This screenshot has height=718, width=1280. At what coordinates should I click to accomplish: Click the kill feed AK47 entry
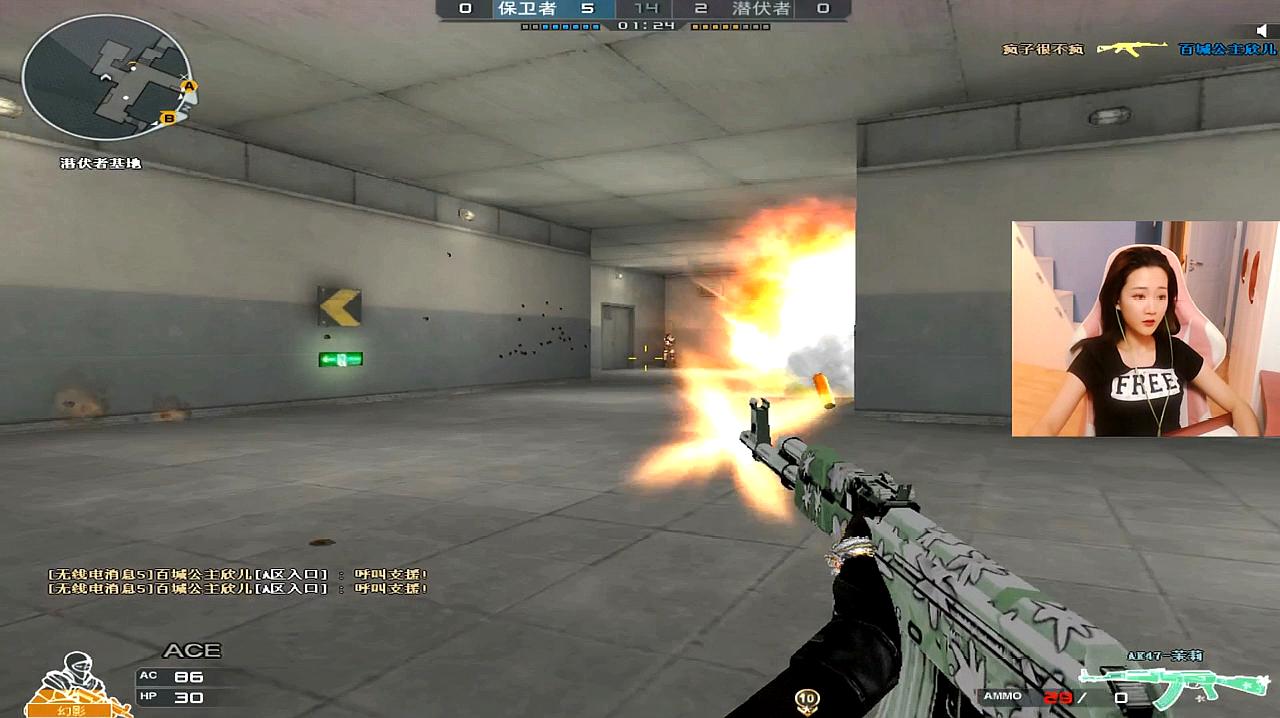(x=1132, y=49)
